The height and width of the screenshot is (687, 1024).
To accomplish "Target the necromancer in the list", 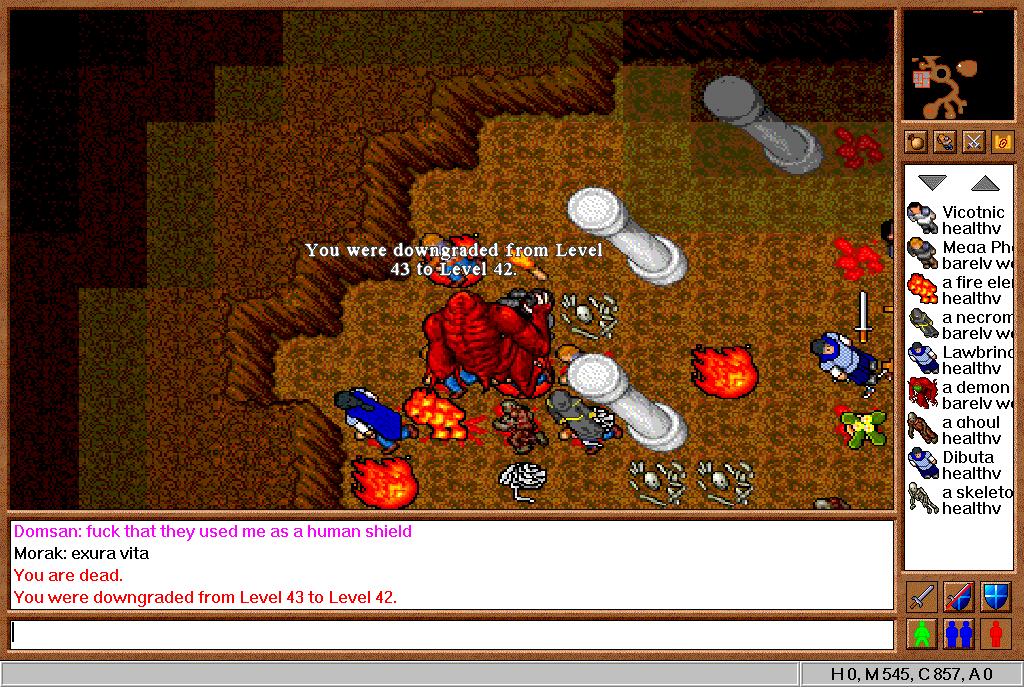I will pyautogui.click(x=958, y=325).
